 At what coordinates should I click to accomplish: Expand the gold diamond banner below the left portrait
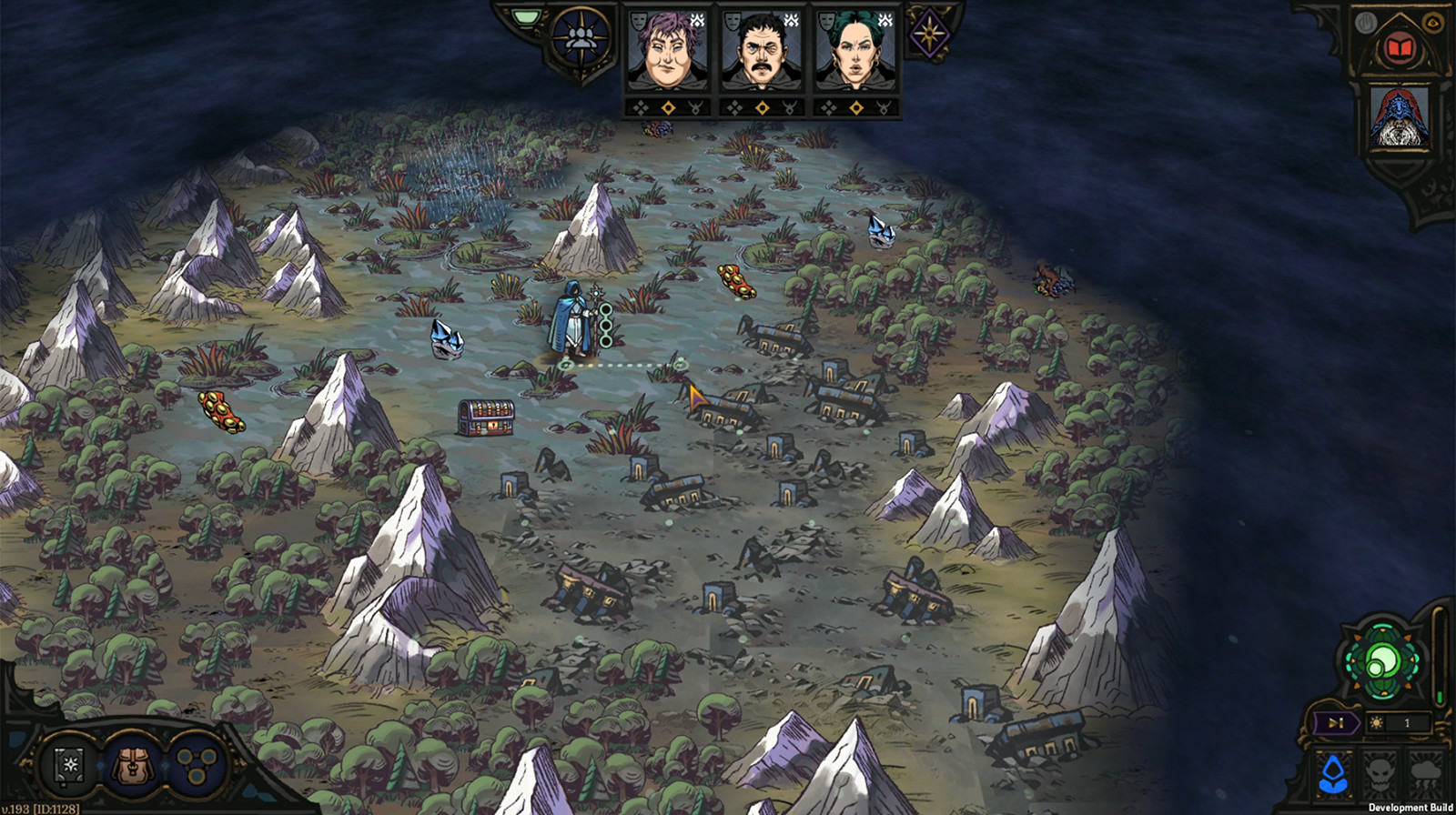point(669,107)
